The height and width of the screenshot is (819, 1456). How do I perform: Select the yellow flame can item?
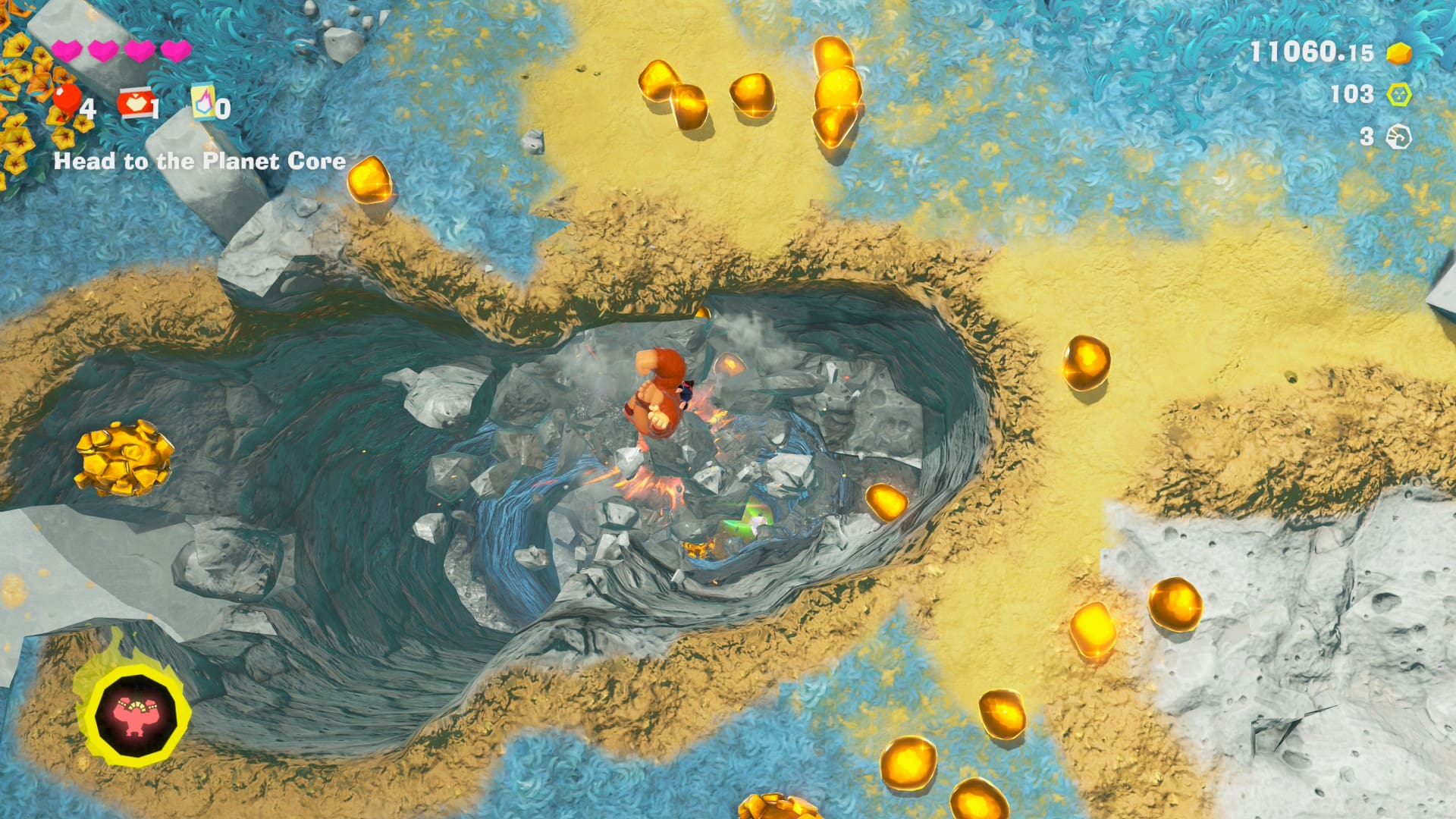[203, 102]
